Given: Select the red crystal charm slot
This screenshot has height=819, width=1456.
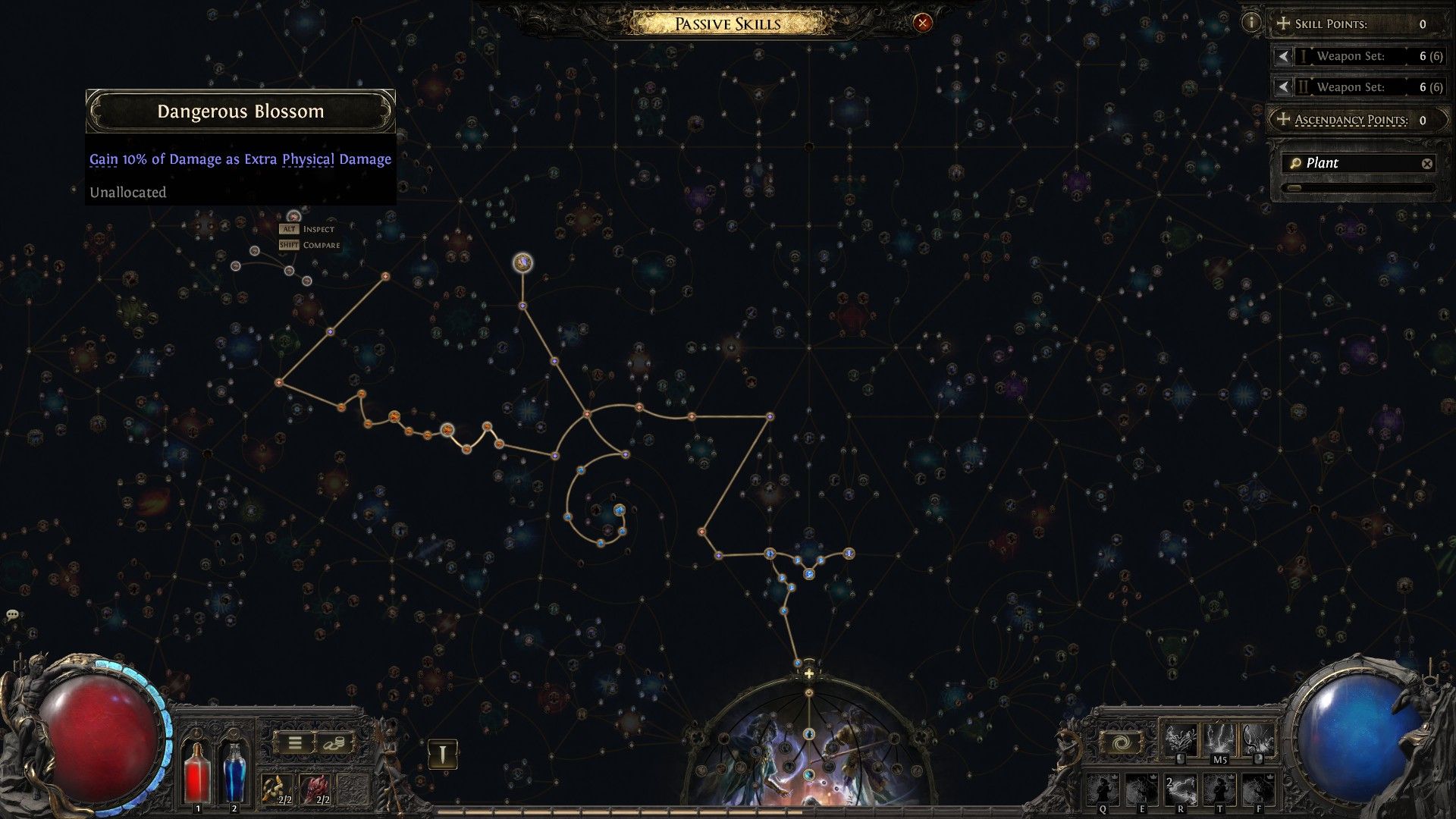Looking at the screenshot, I should (315, 789).
